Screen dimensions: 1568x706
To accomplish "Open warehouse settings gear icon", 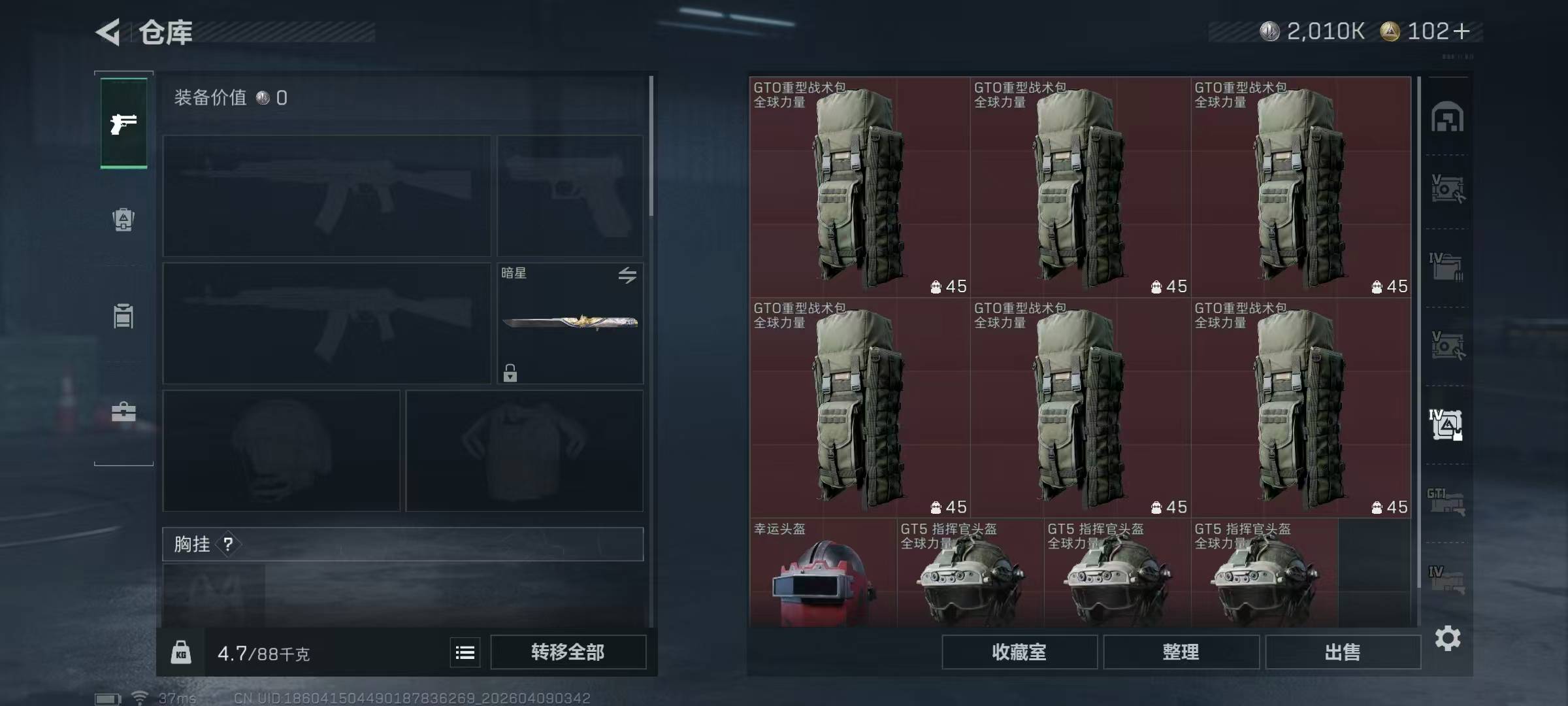I will [x=1447, y=638].
